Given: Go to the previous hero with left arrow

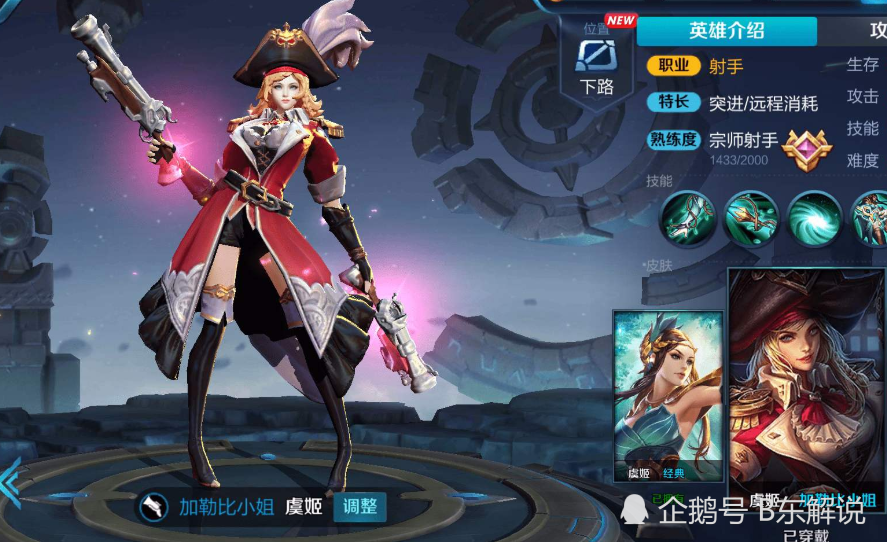Looking at the screenshot, I should [x=9, y=486].
